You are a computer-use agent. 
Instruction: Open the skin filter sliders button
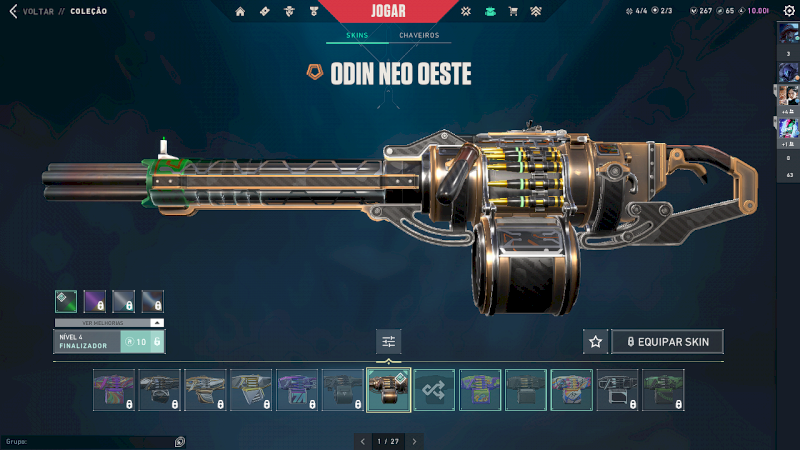(x=389, y=342)
